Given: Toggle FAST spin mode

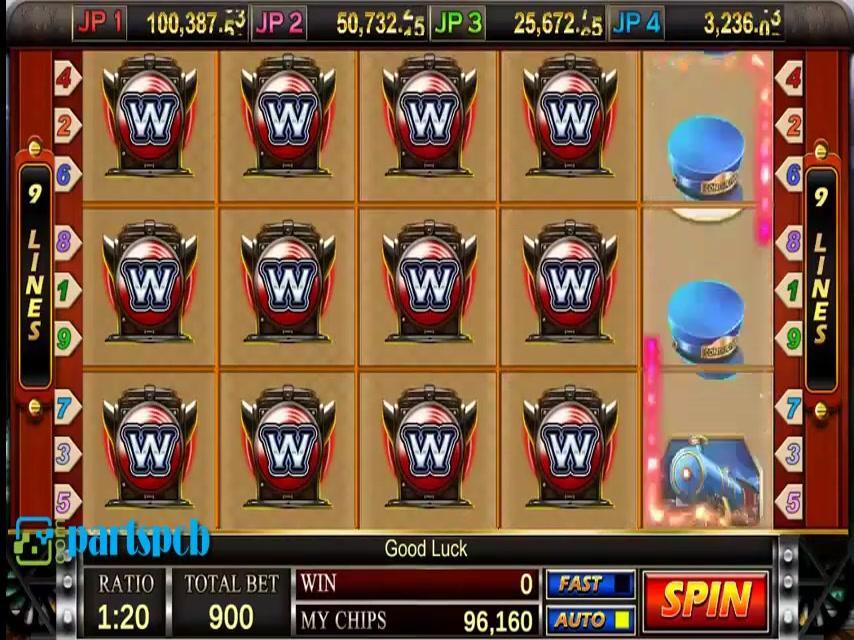Looking at the screenshot, I should (x=590, y=584).
